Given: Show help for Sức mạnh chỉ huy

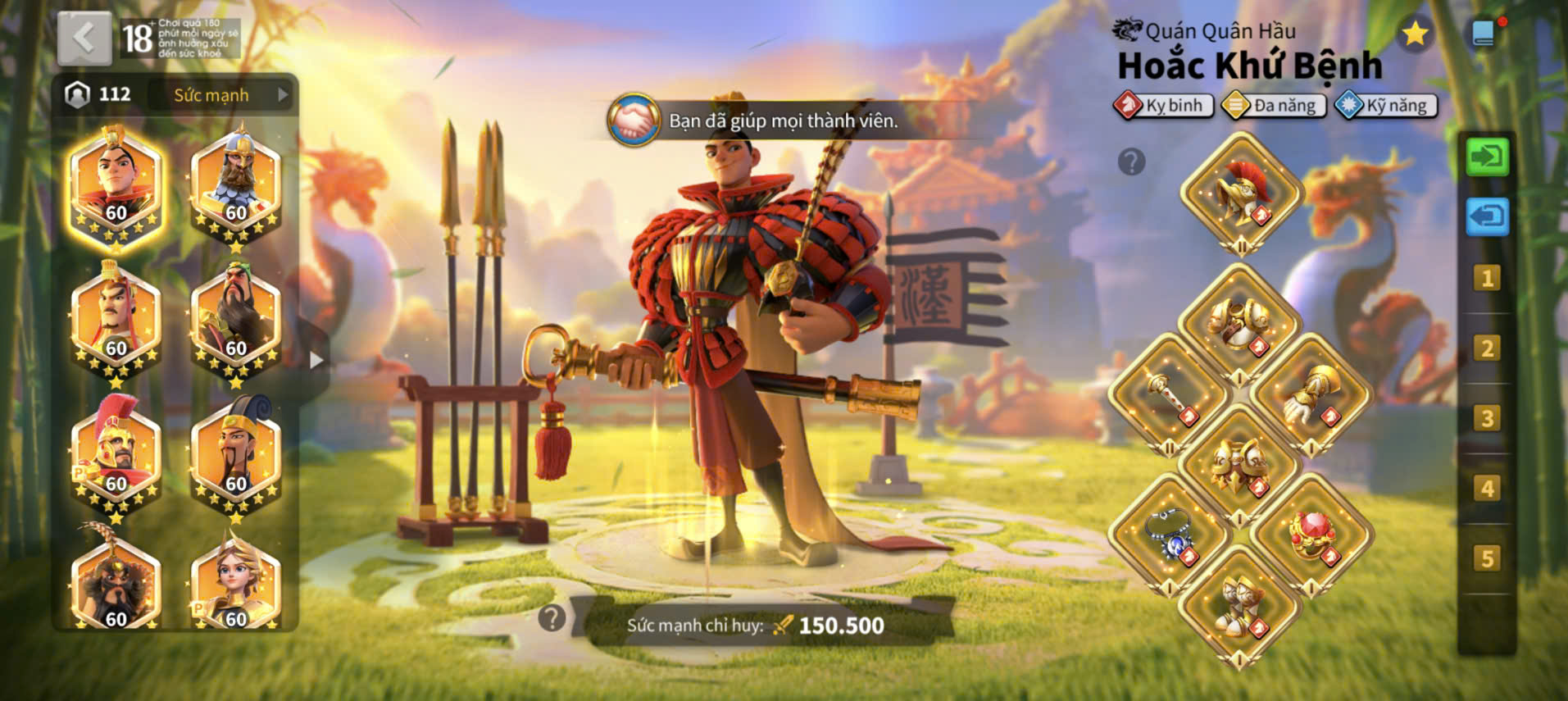Looking at the screenshot, I should click(x=552, y=617).
